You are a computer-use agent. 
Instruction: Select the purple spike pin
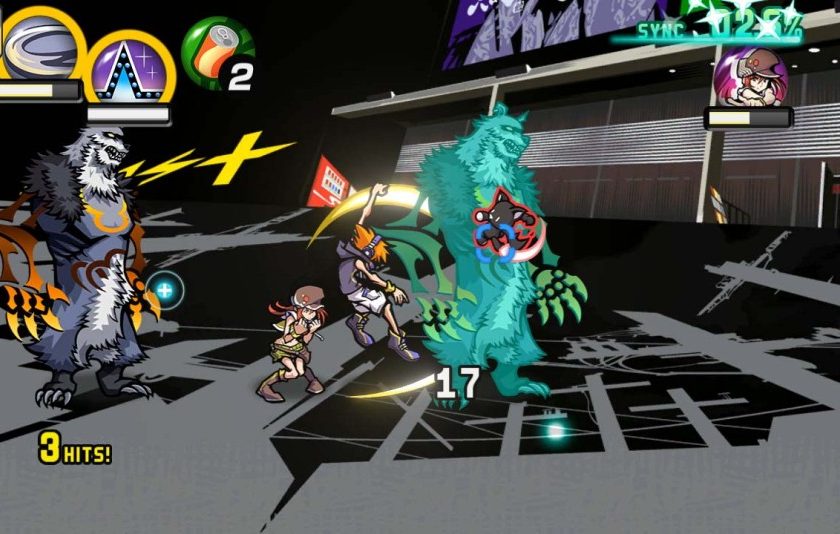[129, 68]
